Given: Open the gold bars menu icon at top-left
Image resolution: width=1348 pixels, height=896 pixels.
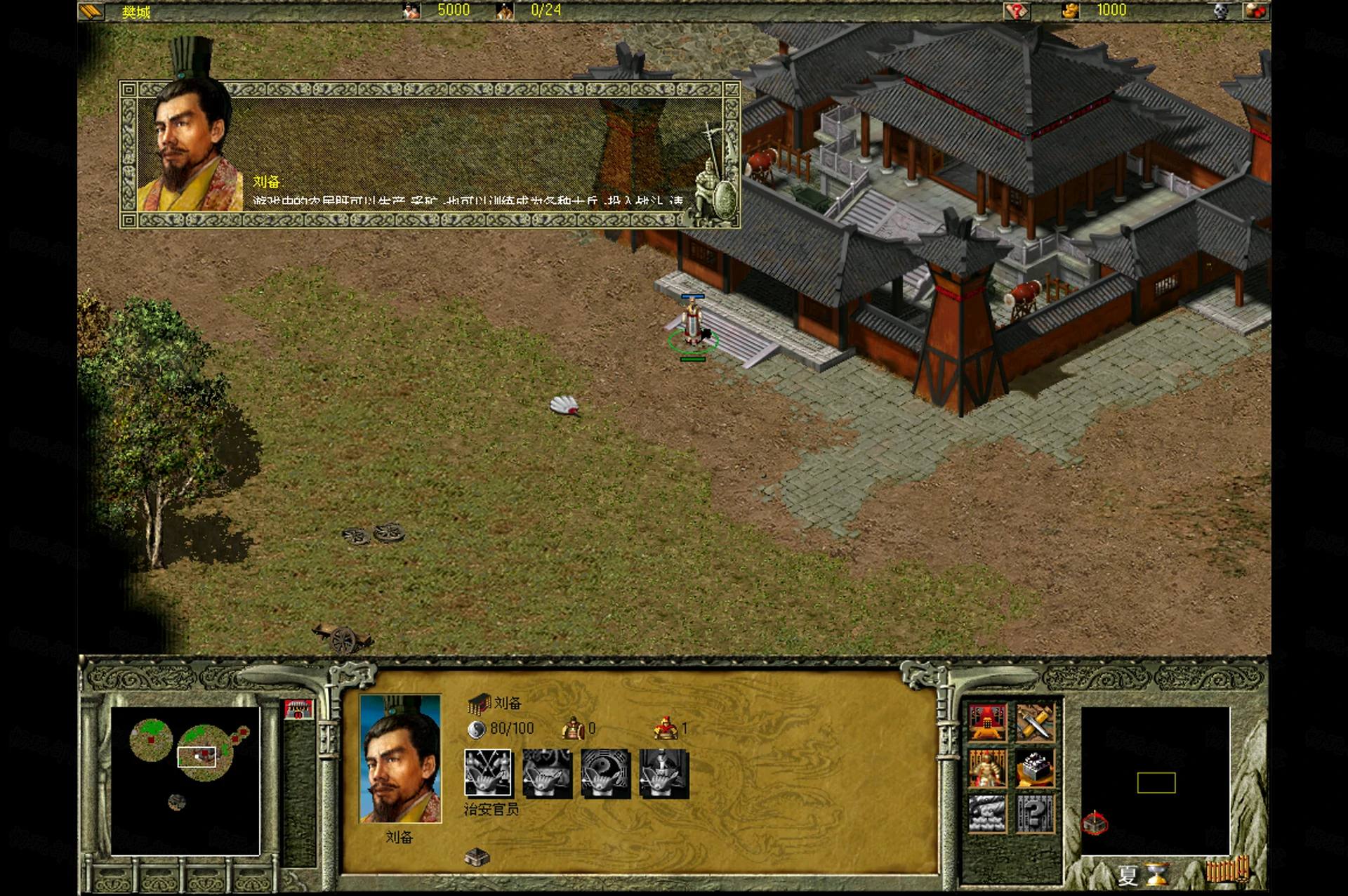Looking at the screenshot, I should 92,11.
